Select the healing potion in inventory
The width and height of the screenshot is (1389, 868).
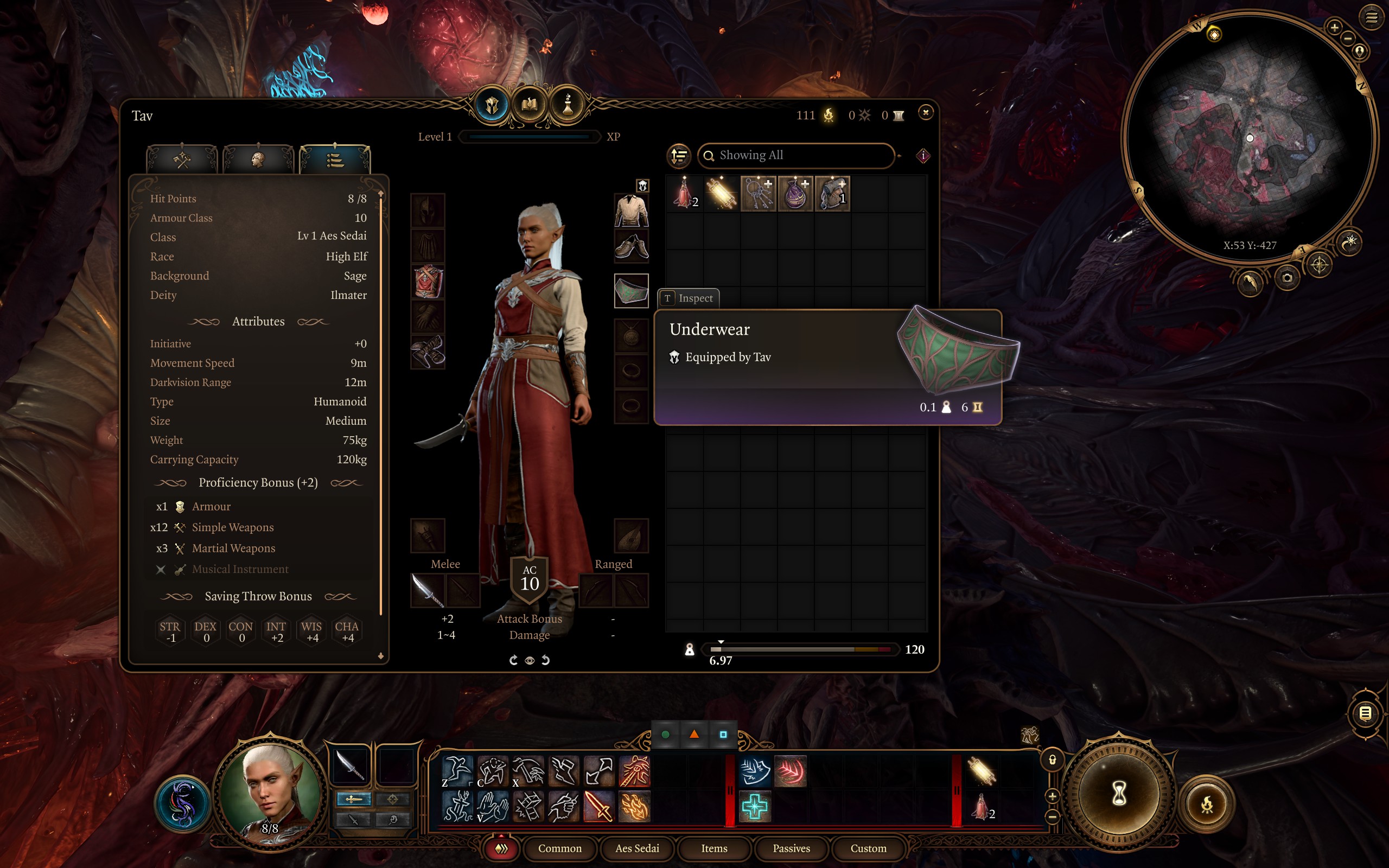coord(685,194)
